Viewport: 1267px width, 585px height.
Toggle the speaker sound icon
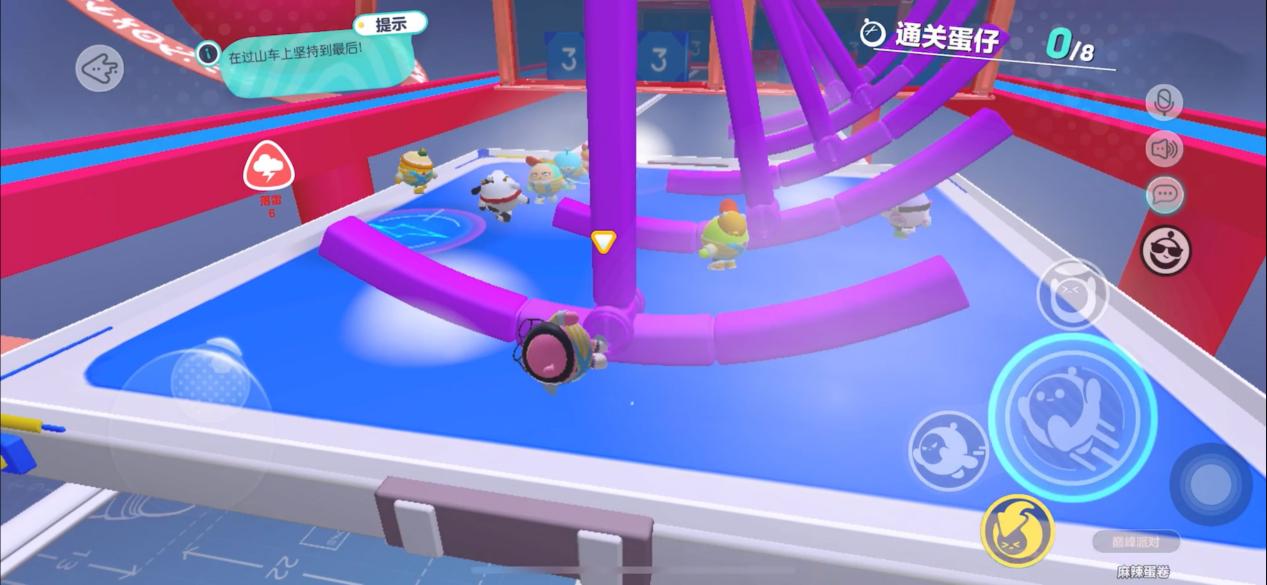(1164, 149)
